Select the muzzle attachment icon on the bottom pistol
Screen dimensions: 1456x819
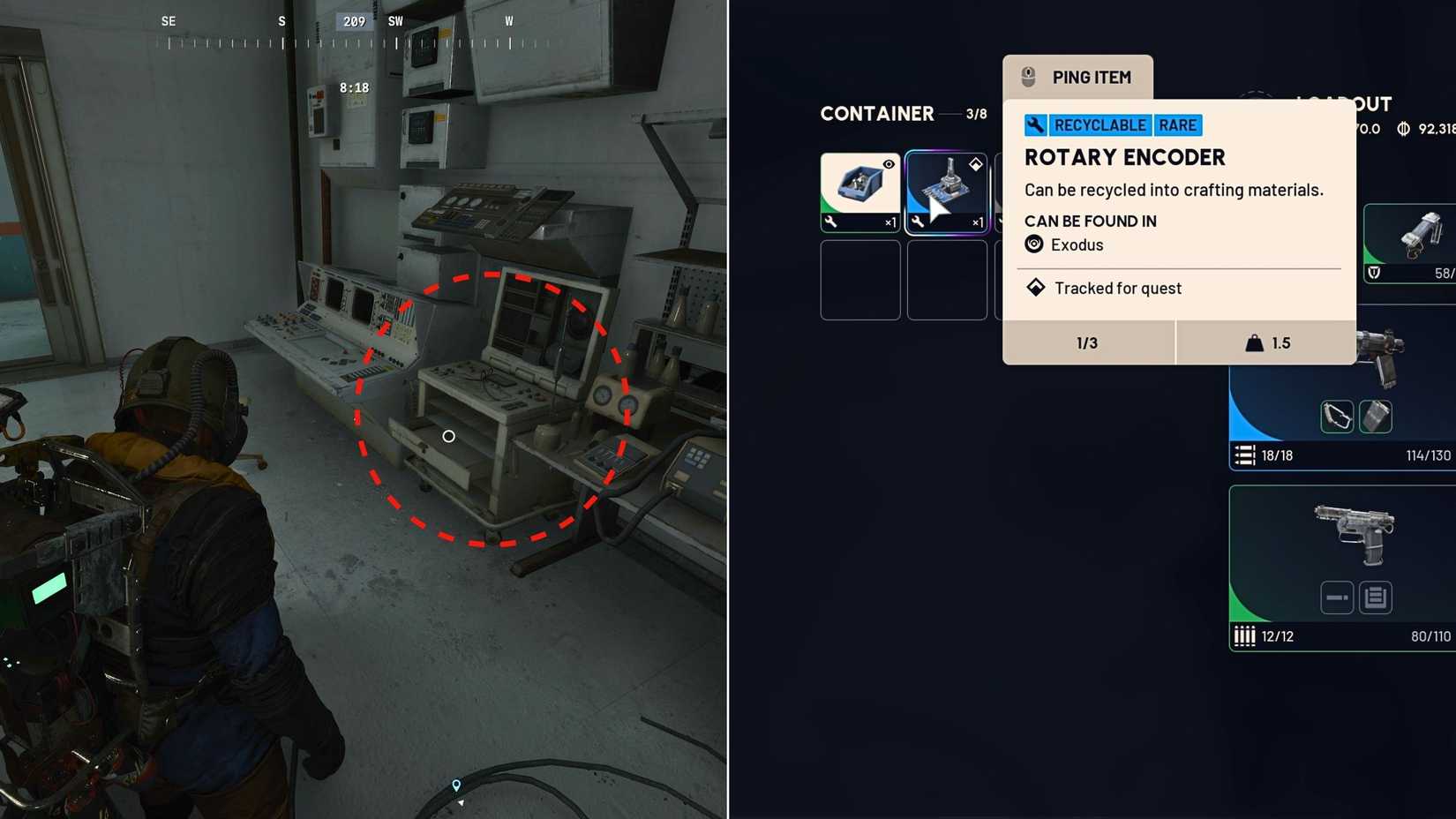point(1336,597)
